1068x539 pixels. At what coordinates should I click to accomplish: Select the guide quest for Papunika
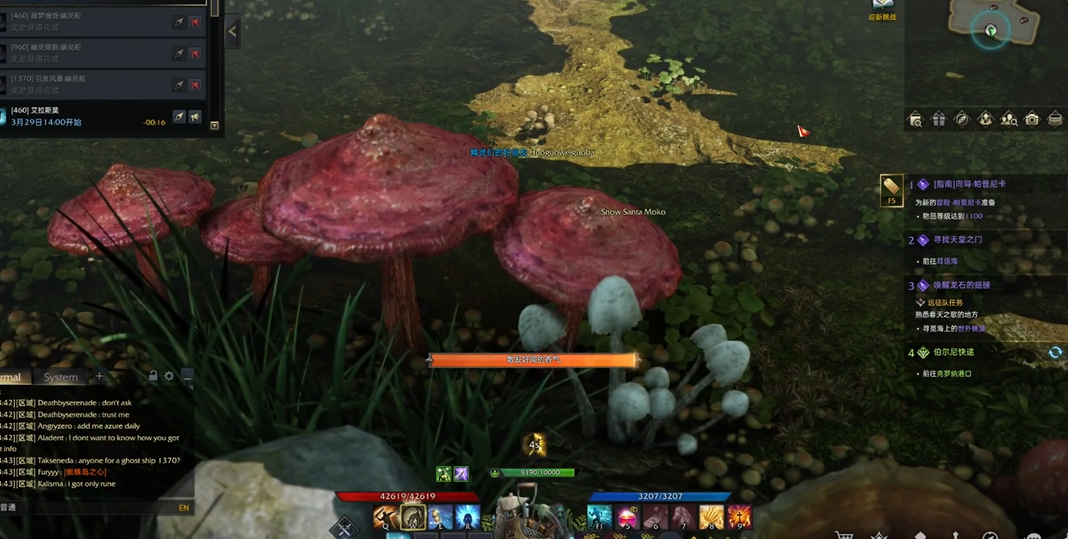click(969, 185)
